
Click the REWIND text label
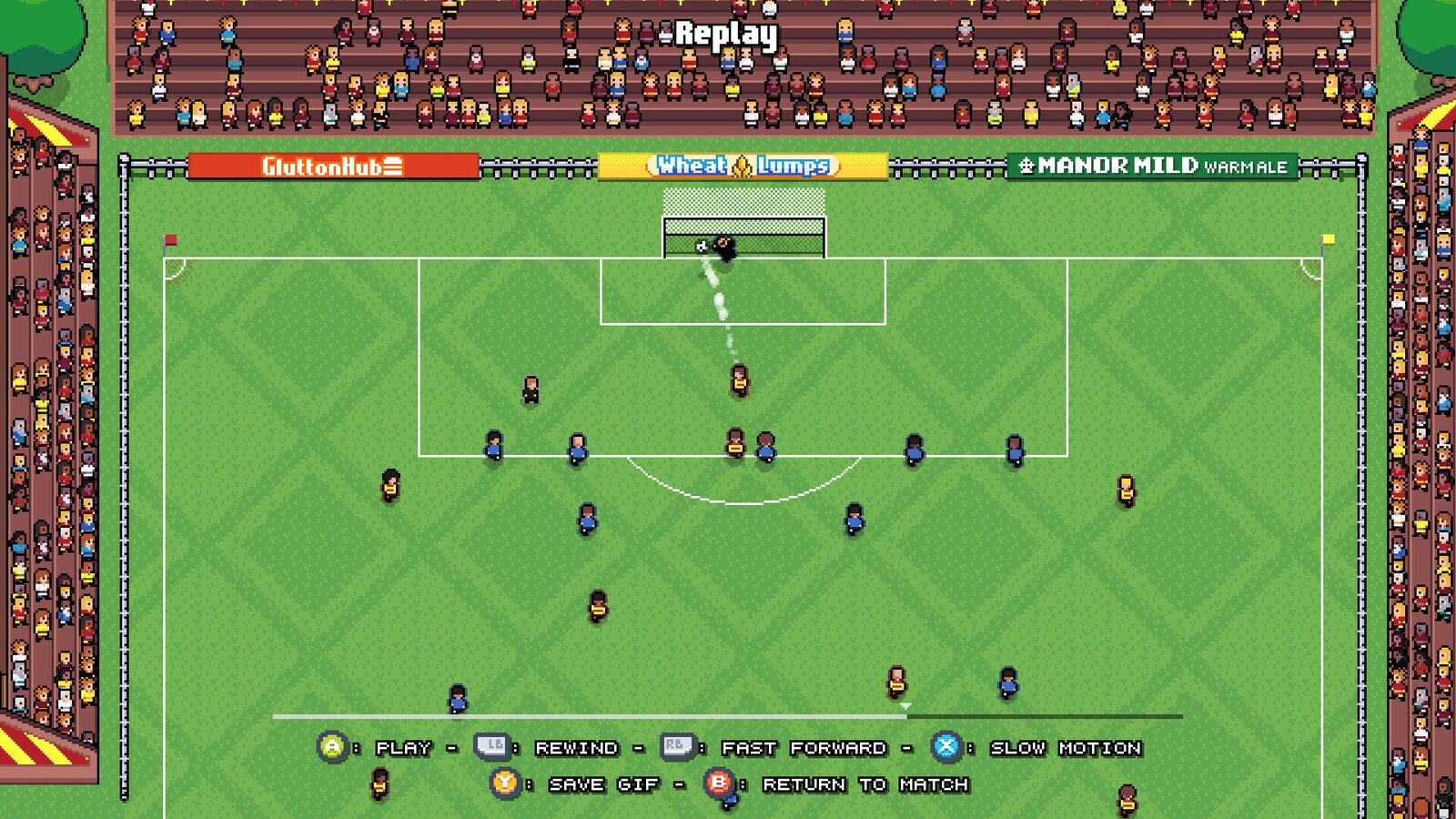pos(578,748)
